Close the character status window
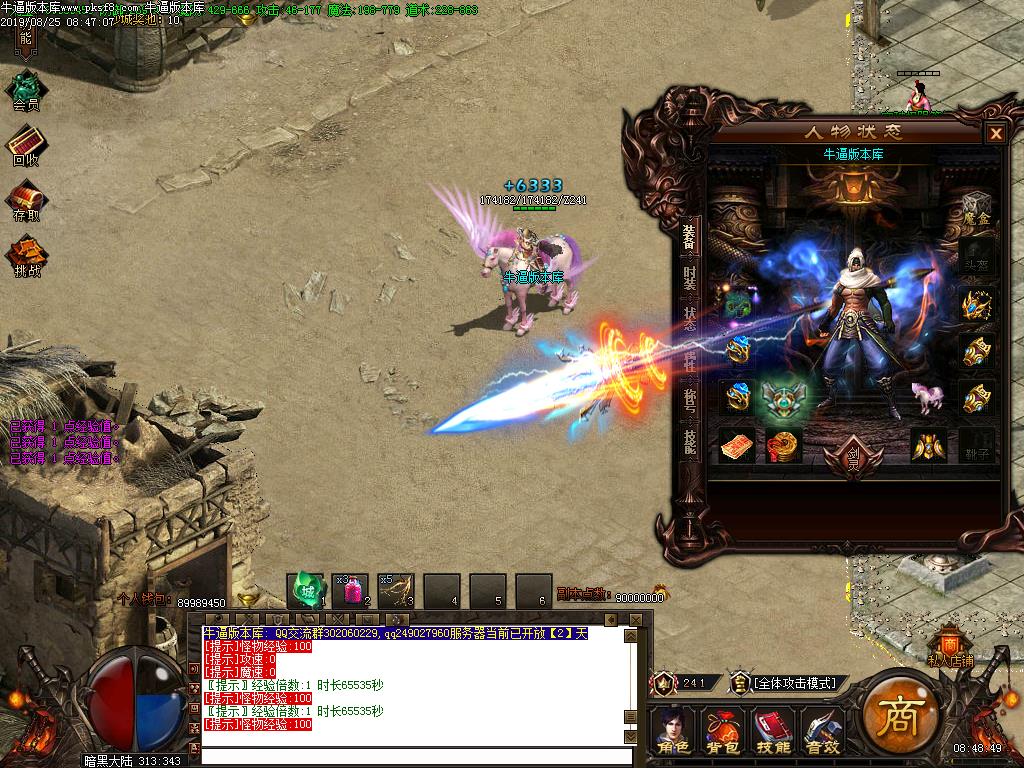The image size is (1024, 768). pyautogui.click(x=995, y=133)
